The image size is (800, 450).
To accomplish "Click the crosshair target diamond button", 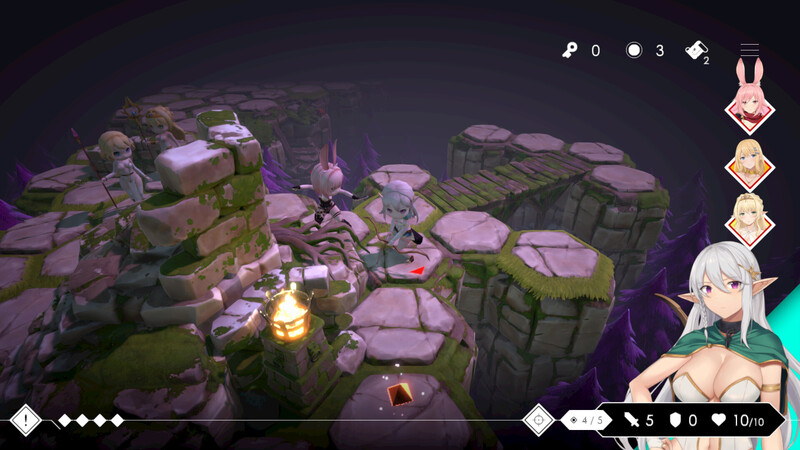I will (539, 420).
